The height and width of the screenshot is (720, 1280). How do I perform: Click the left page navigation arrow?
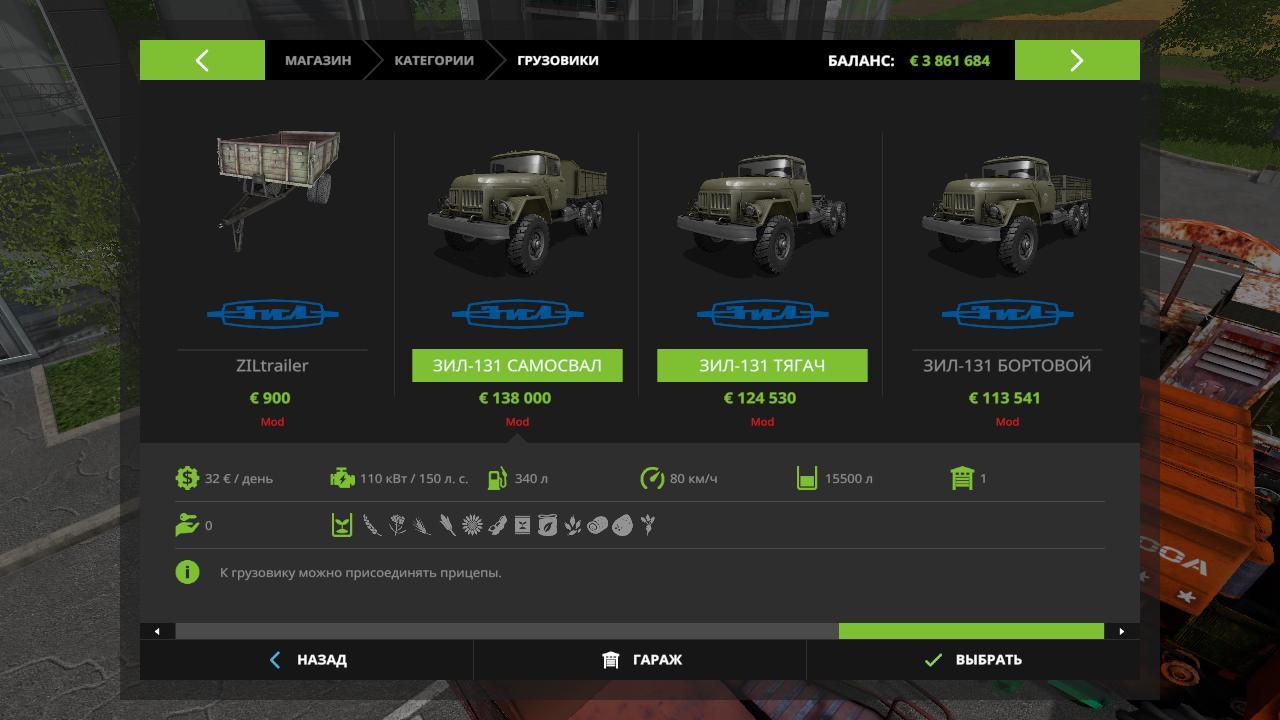point(202,60)
